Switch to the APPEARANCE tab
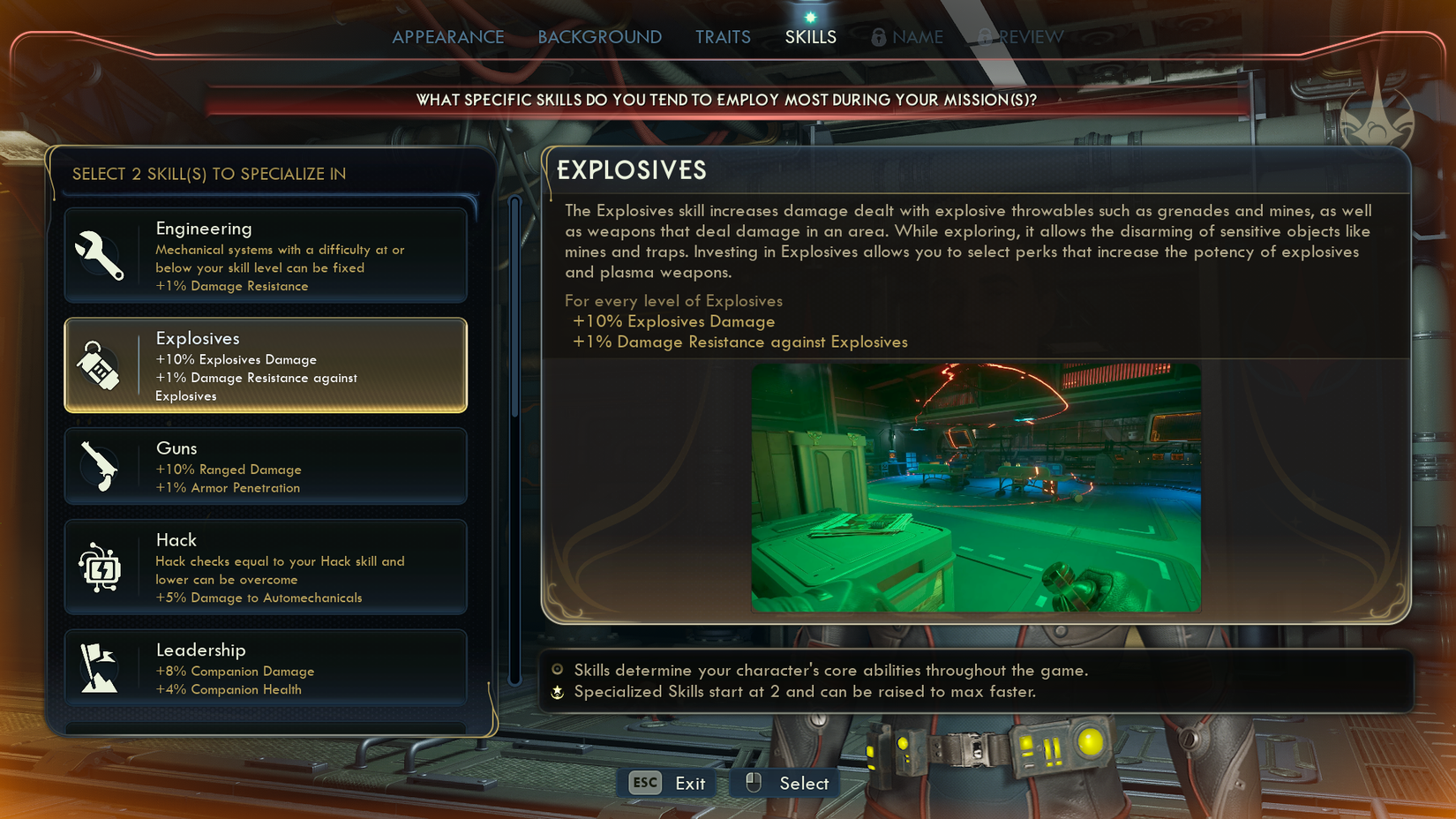Viewport: 1456px width, 819px height. pos(448,37)
